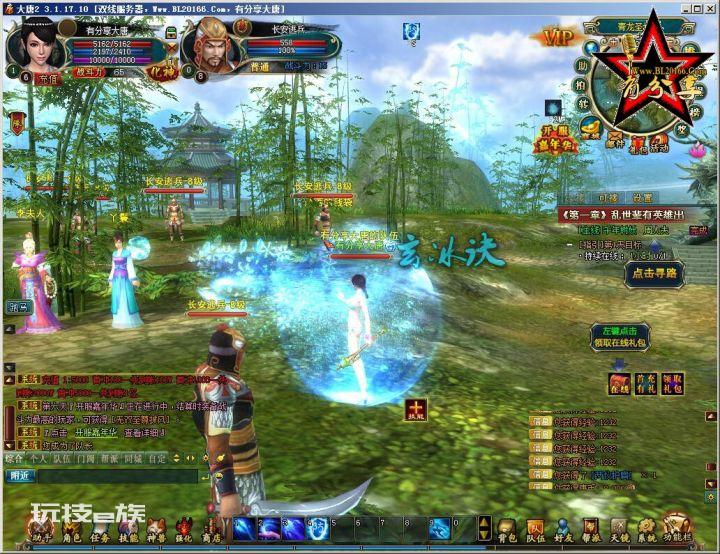Open the 领取礼包 gift pack icon
The height and width of the screenshot is (554, 720).
pos(673,383)
